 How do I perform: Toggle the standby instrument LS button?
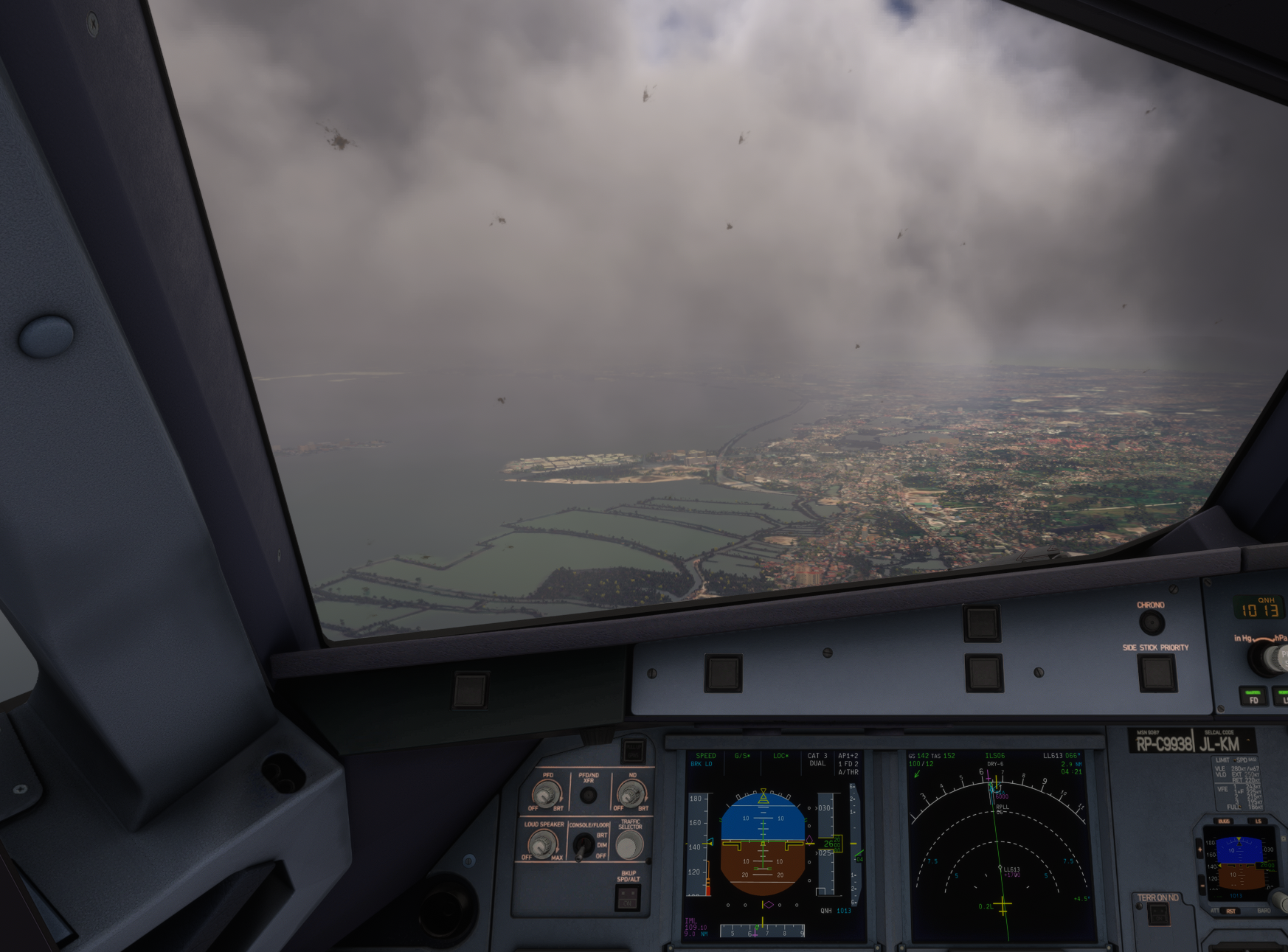point(1258,821)
